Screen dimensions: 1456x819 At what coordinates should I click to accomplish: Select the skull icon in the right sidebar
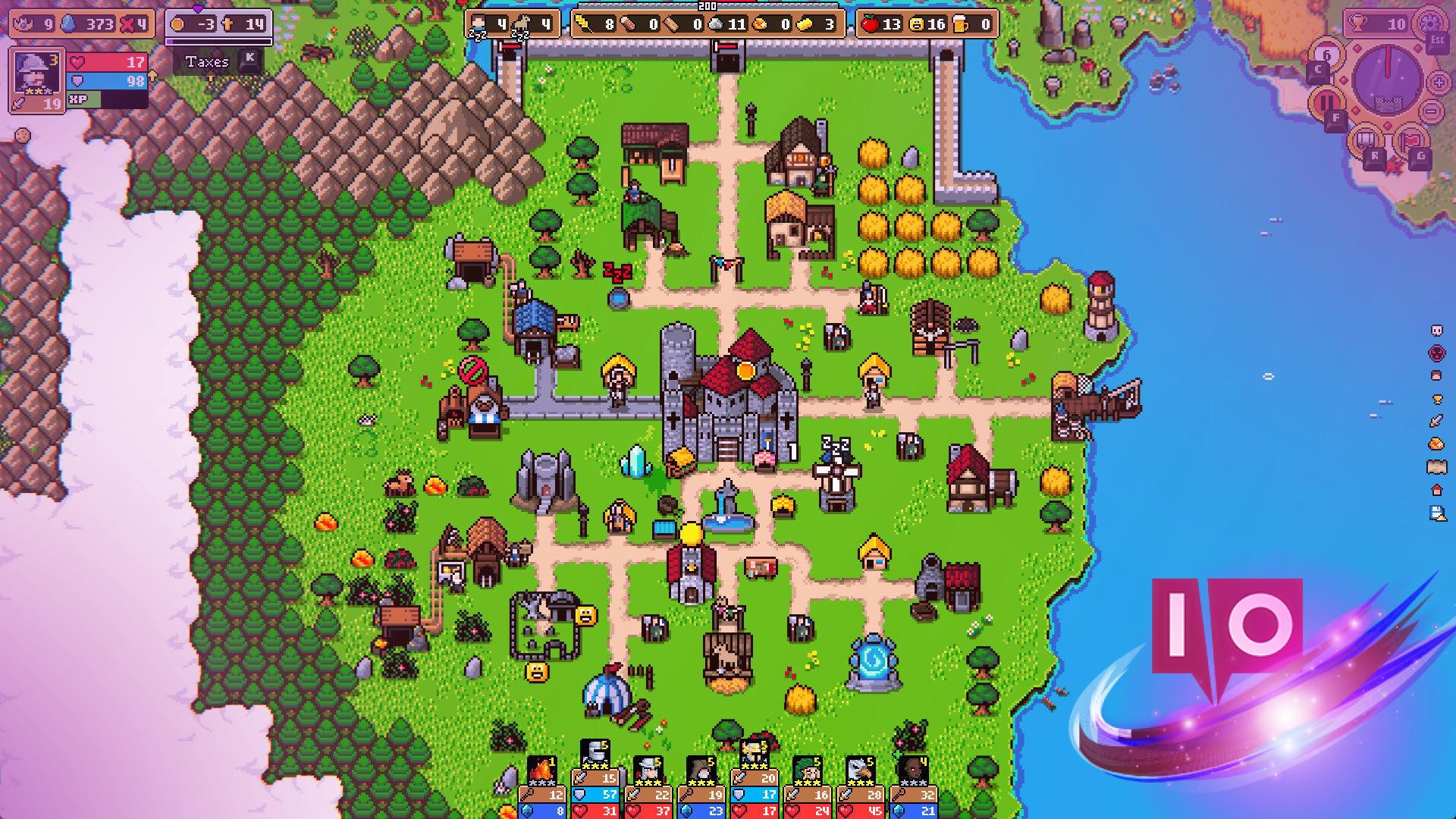coord(1436,331)
